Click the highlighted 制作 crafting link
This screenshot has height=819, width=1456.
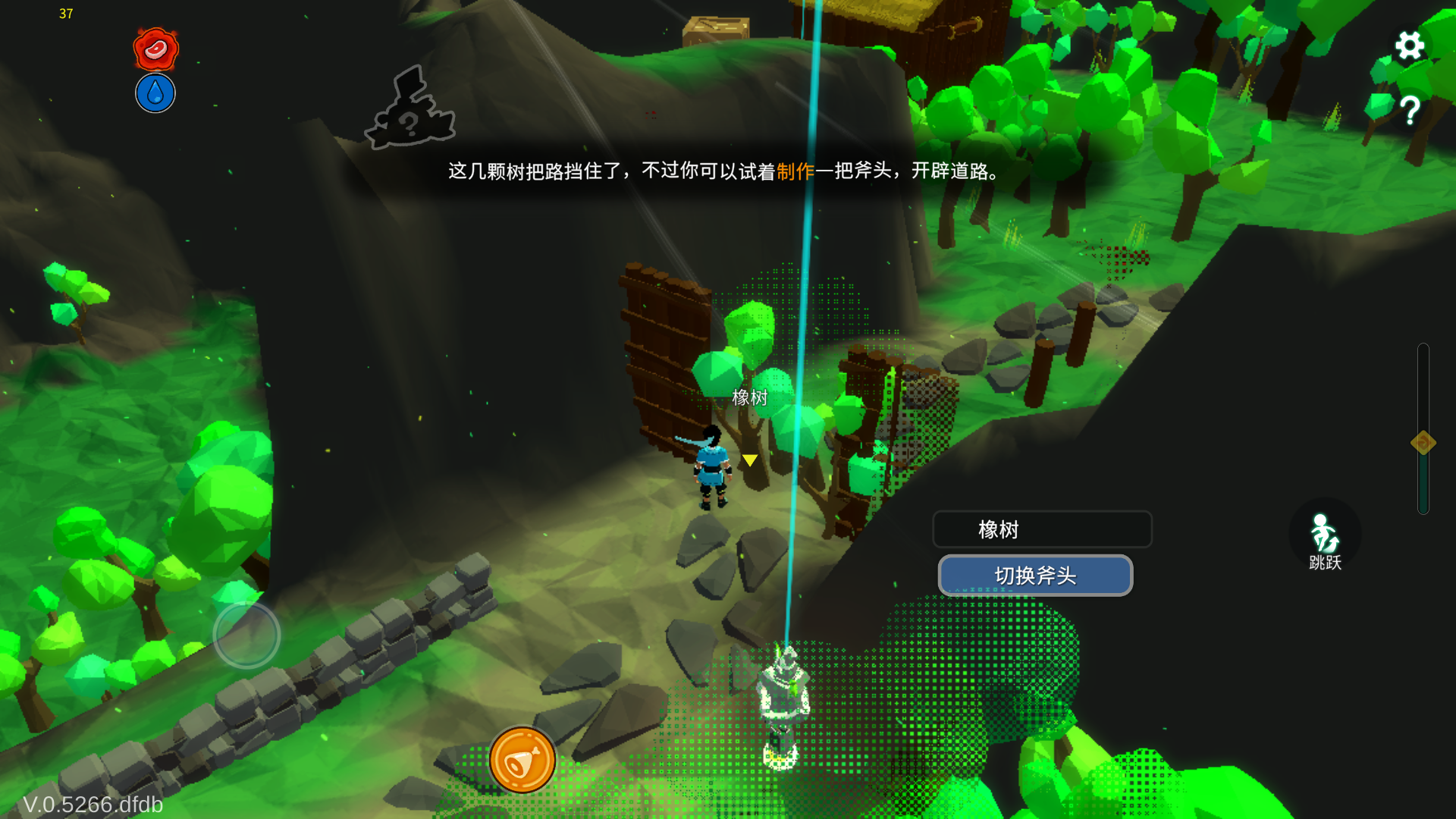click(795, 172)
